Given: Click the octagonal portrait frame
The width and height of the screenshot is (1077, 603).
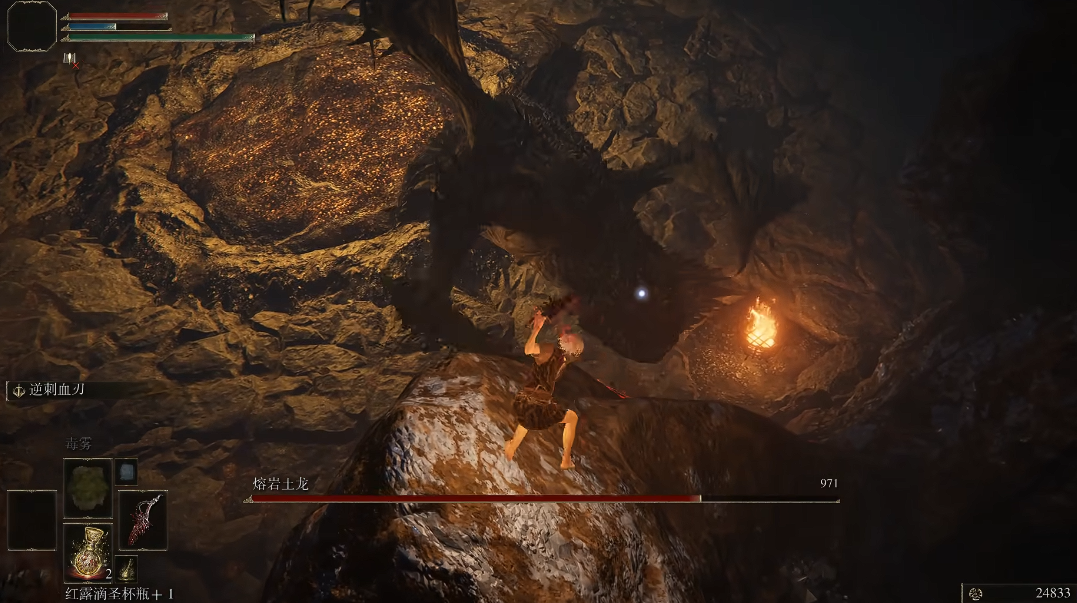Looking at the screenshot, I should (32, 26).
